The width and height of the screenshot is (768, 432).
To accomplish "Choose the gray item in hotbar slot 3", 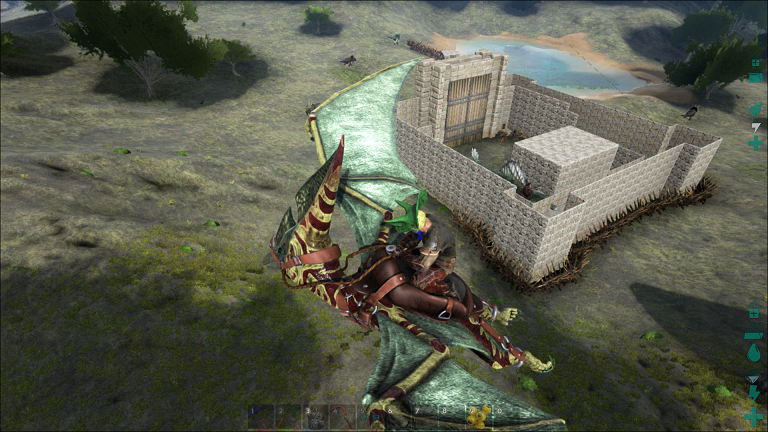I will [x=315, y=416].
